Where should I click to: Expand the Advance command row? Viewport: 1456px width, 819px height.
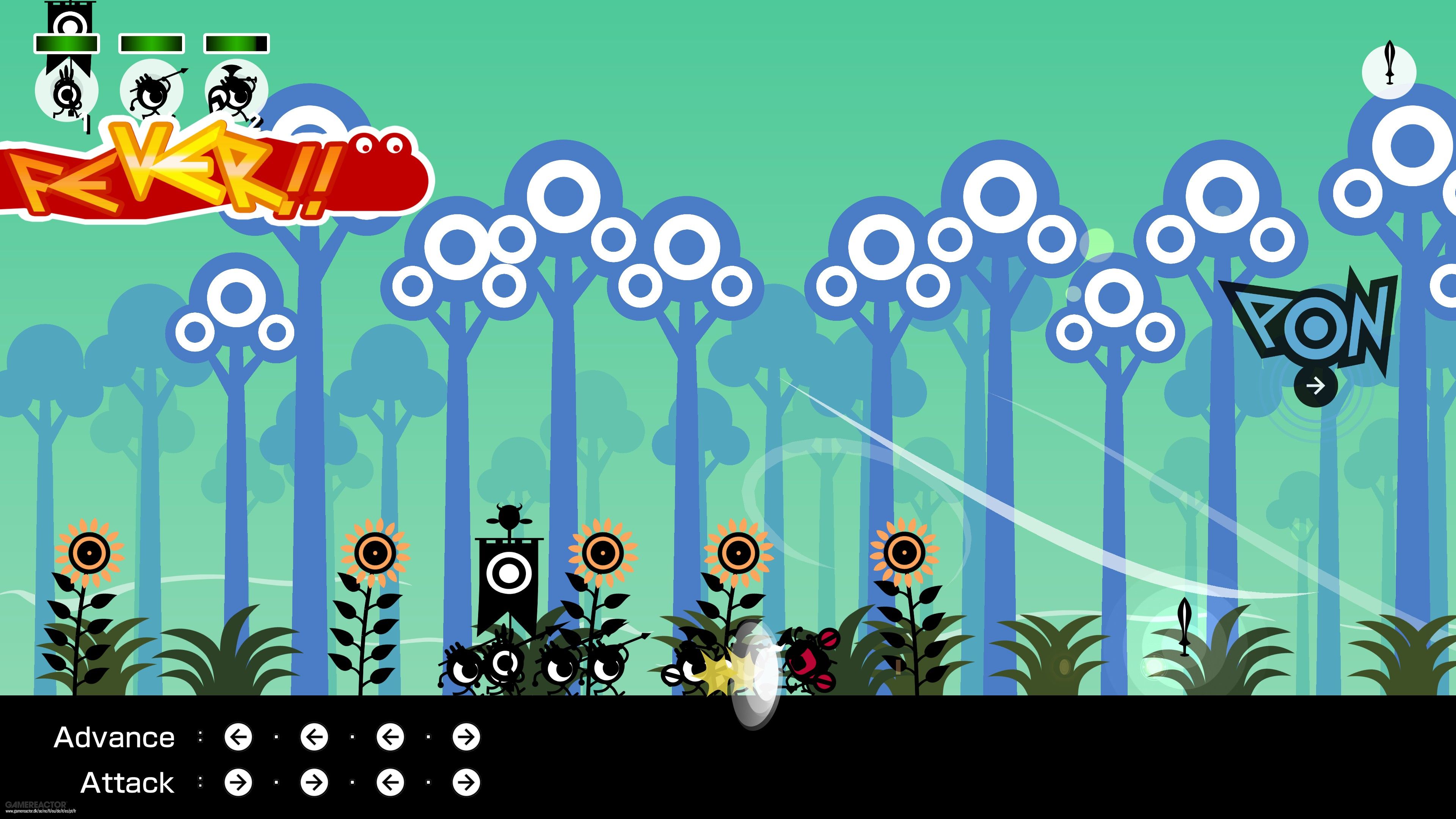[115, 736]
